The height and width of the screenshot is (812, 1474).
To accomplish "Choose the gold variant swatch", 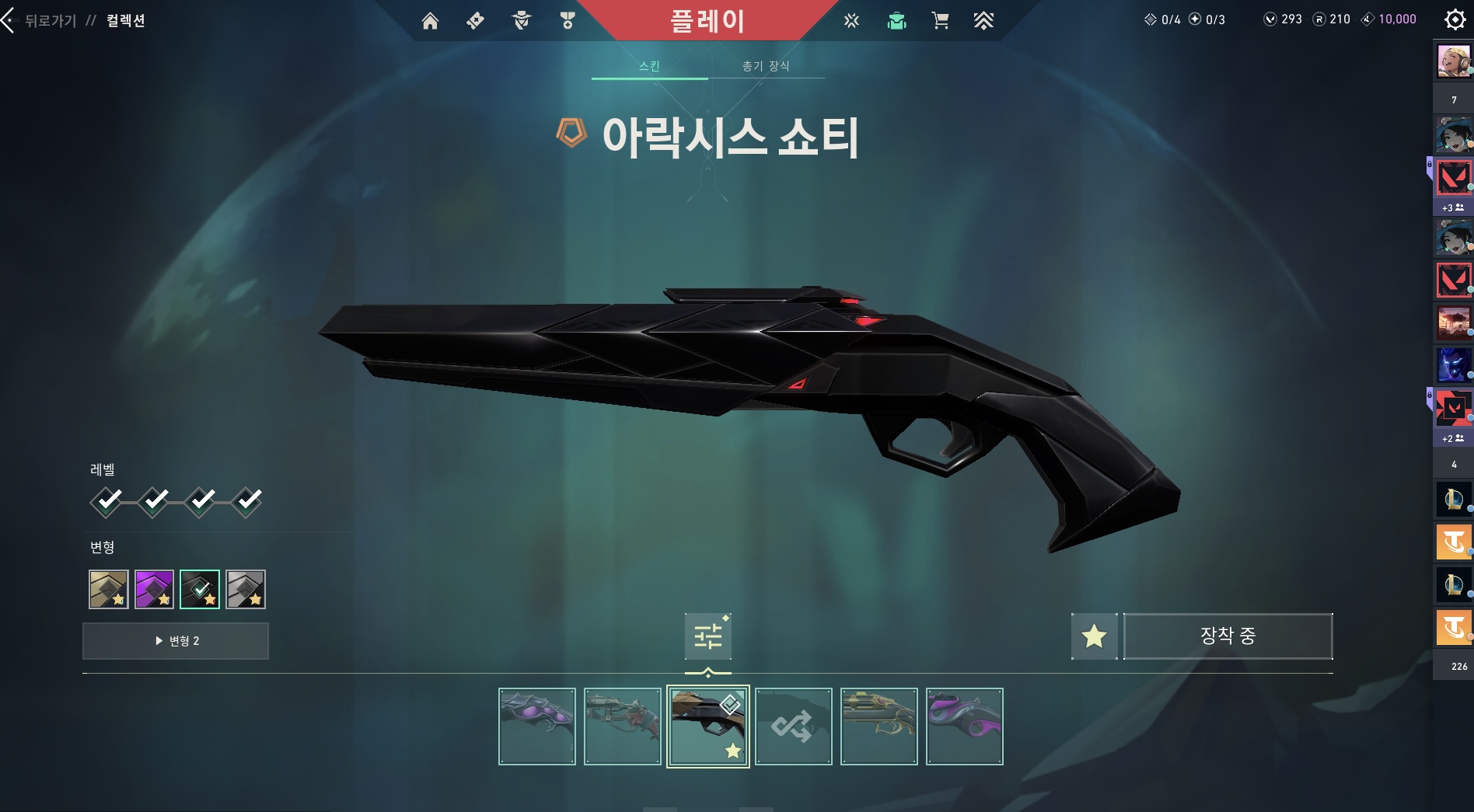I will click(108, 589).
